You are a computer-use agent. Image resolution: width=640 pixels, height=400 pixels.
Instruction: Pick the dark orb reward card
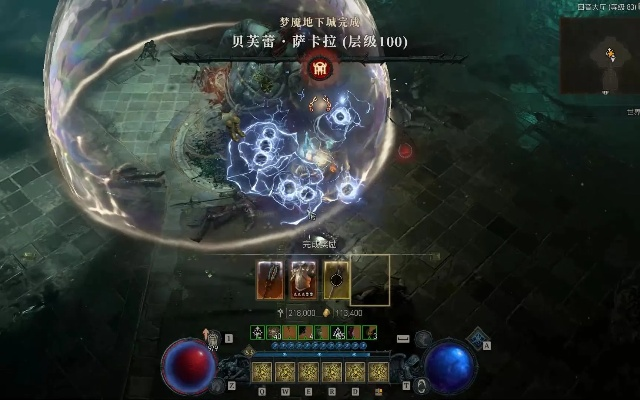pos(337,279)
